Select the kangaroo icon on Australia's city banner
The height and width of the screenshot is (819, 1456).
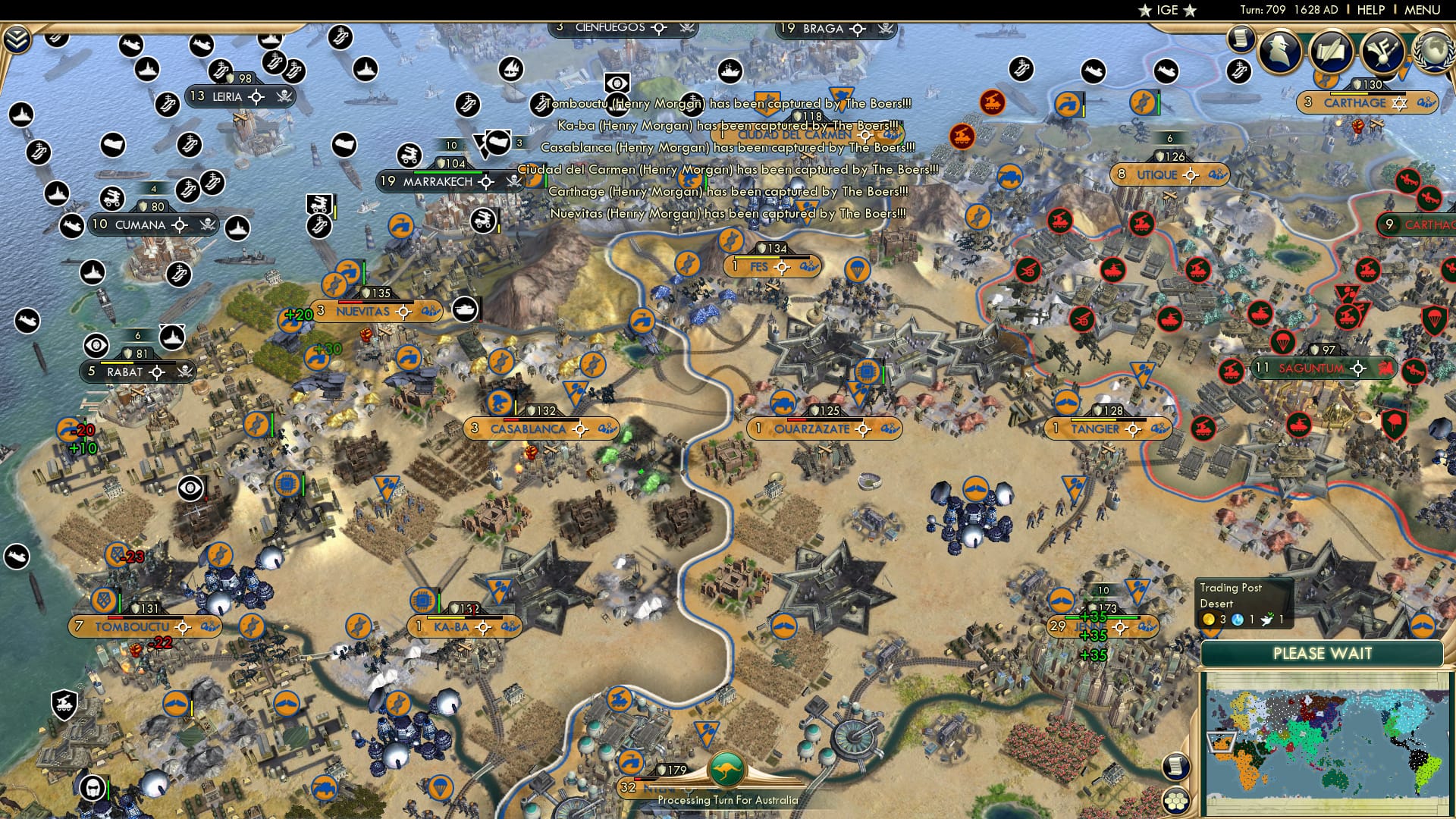coord(726,767)
